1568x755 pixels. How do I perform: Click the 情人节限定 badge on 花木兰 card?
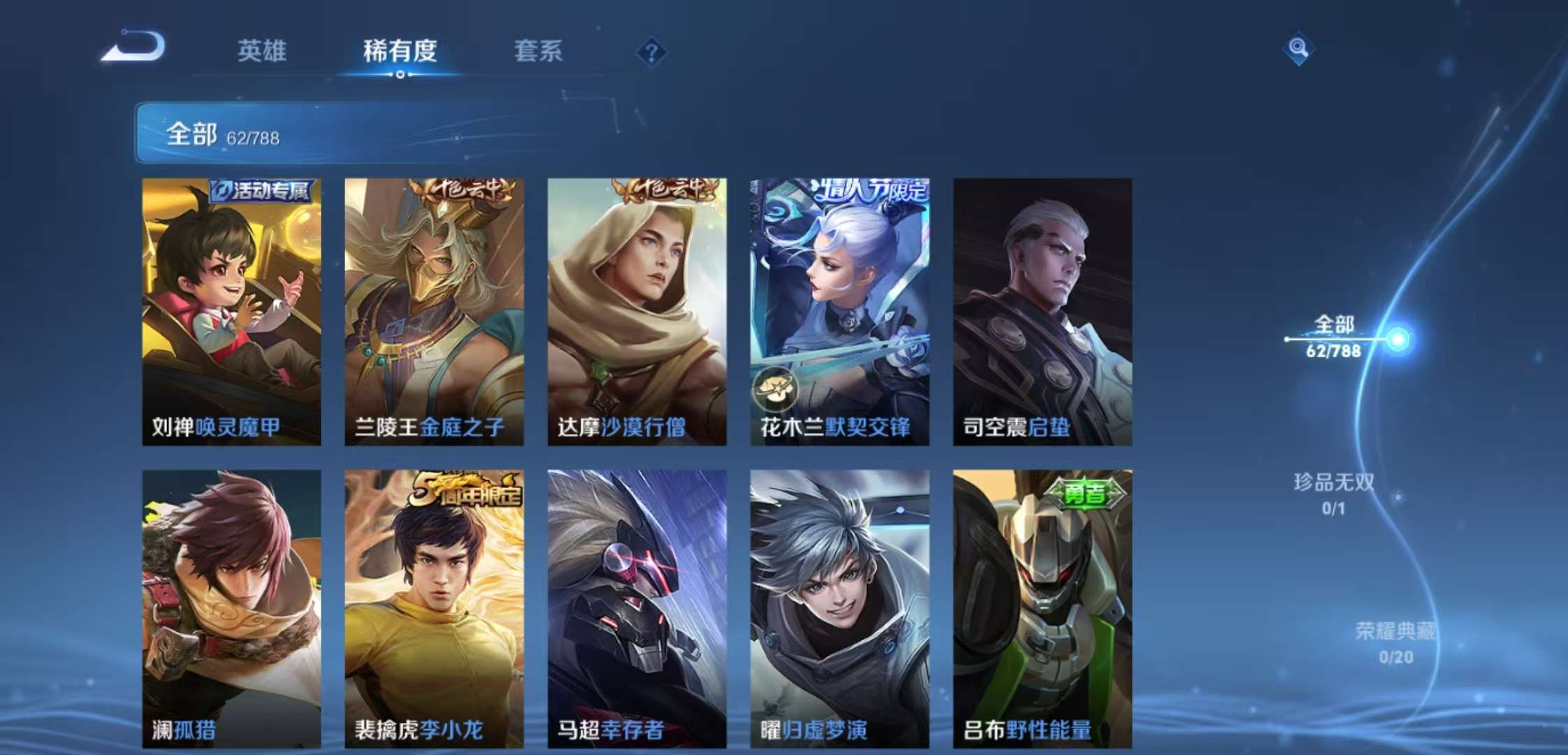(x=870, y=189)
